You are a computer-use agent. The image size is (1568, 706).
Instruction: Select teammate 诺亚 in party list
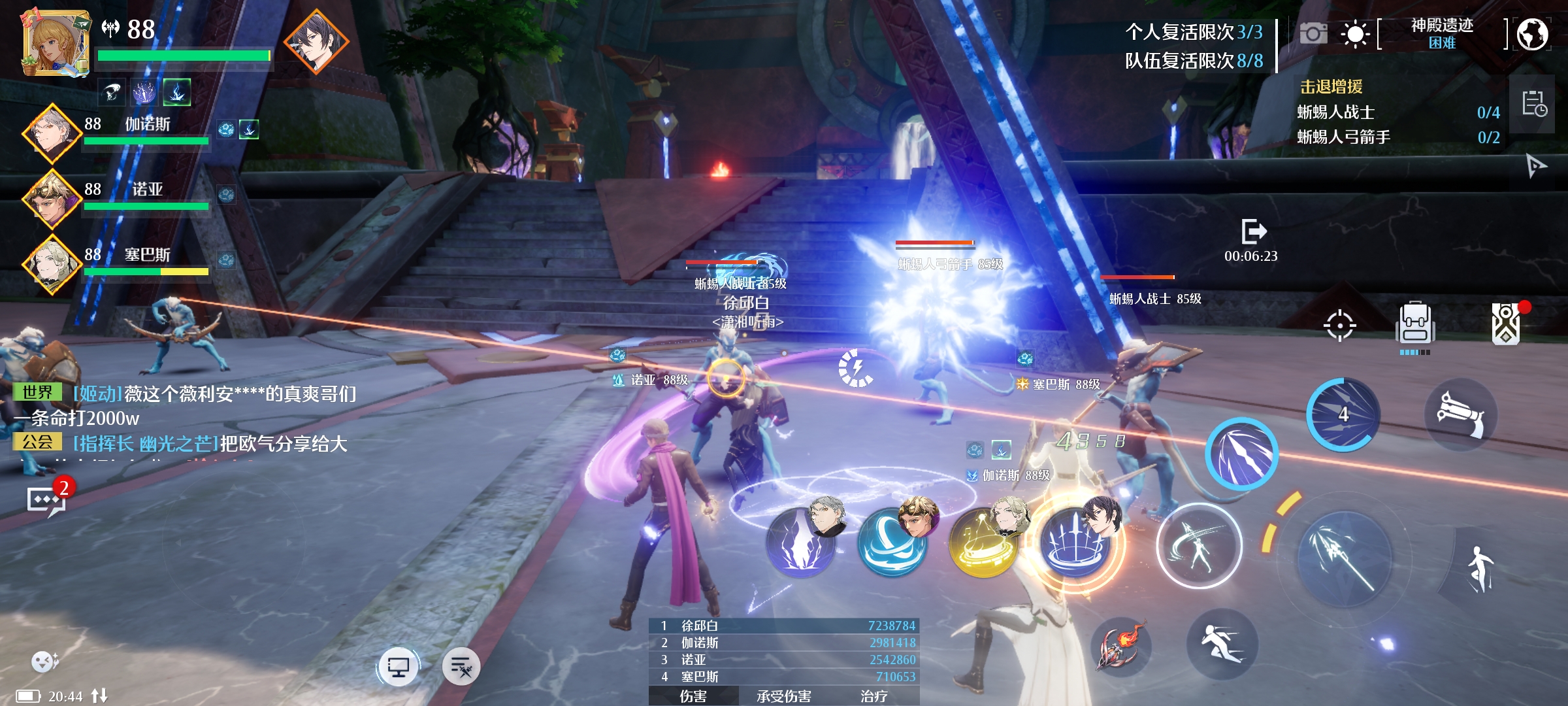click(52, 199)
